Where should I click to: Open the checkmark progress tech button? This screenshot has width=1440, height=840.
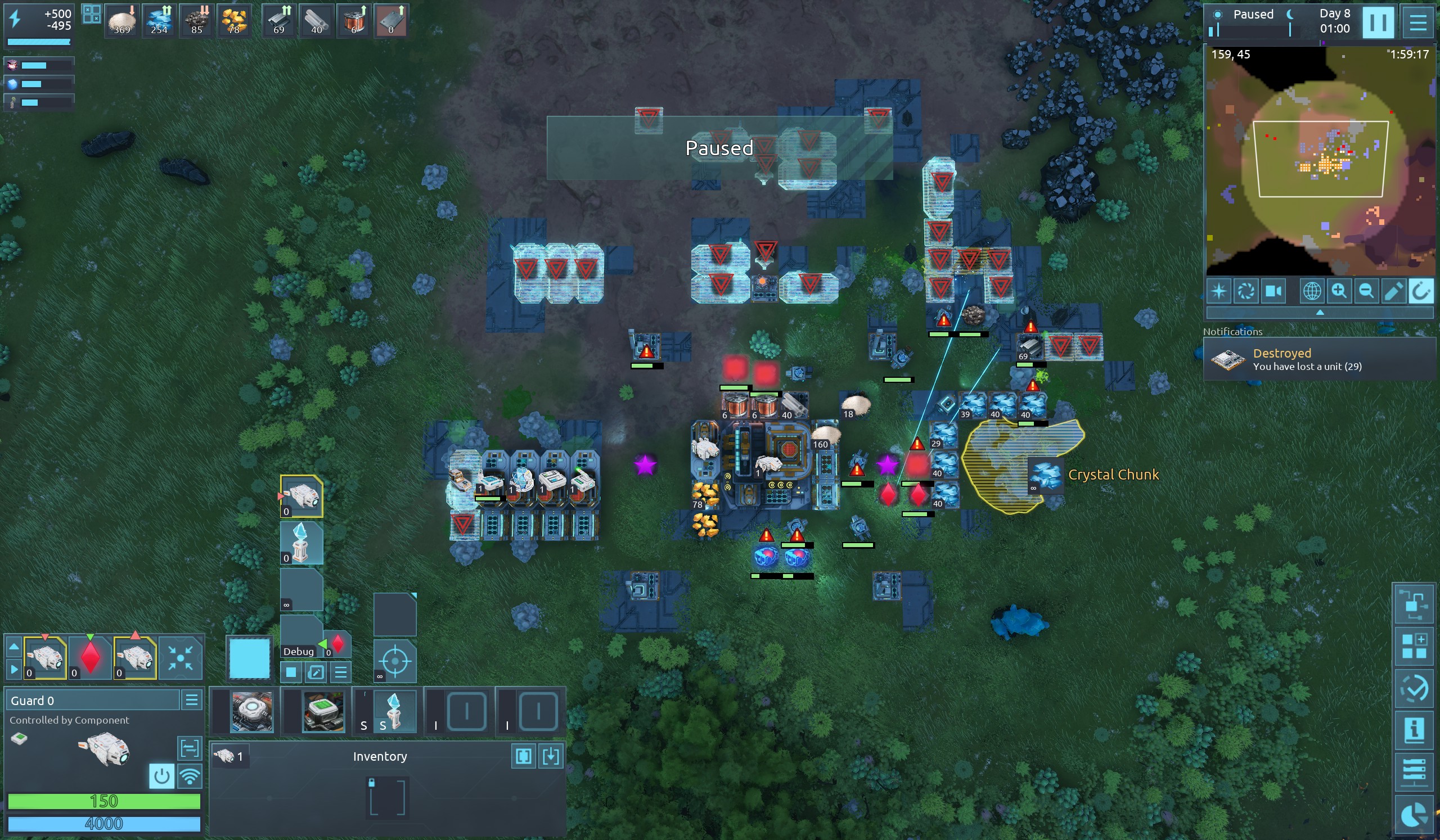[1414, 688]
